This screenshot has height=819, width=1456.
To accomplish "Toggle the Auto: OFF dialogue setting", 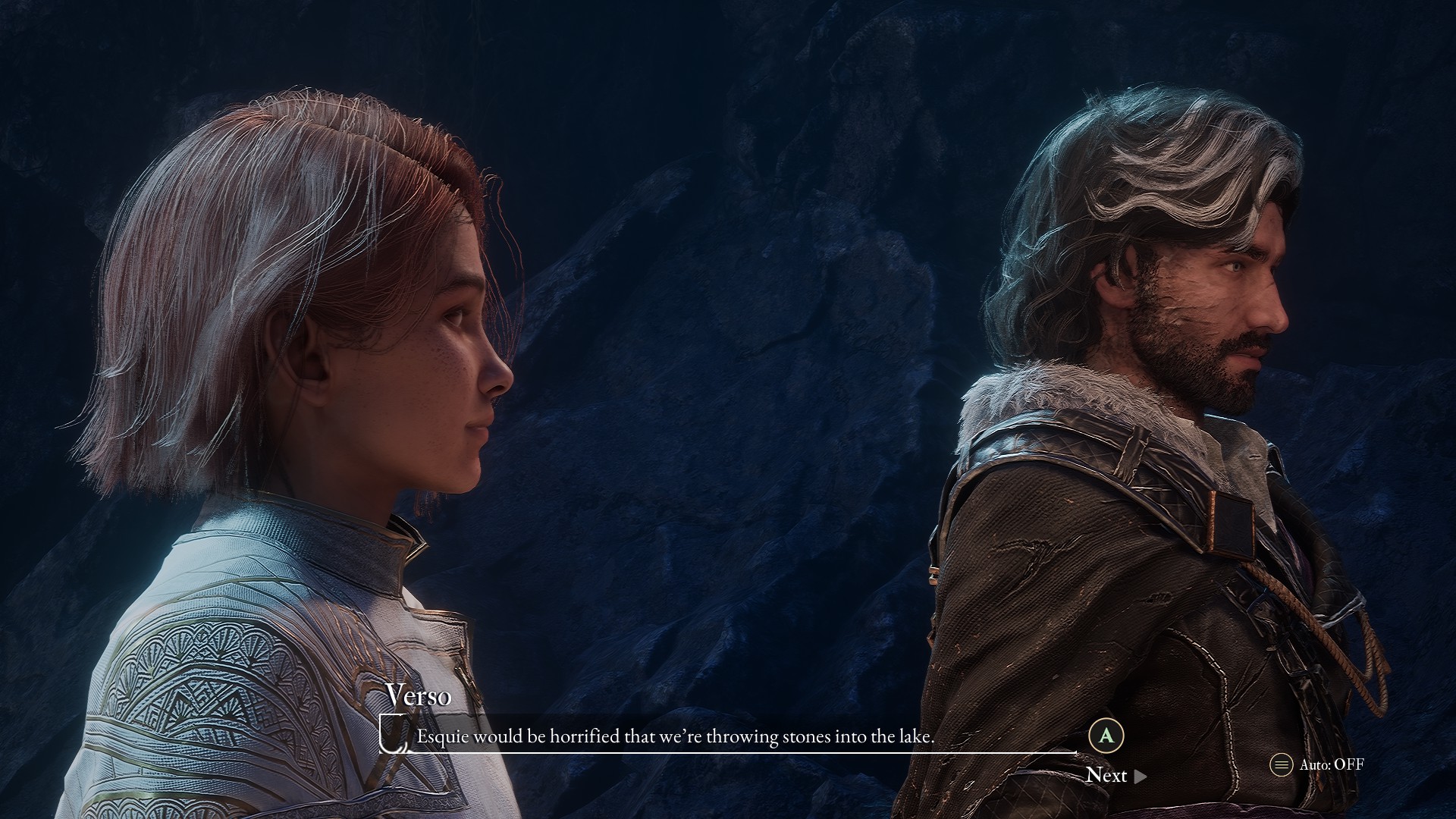I will tap(1317, 764).
